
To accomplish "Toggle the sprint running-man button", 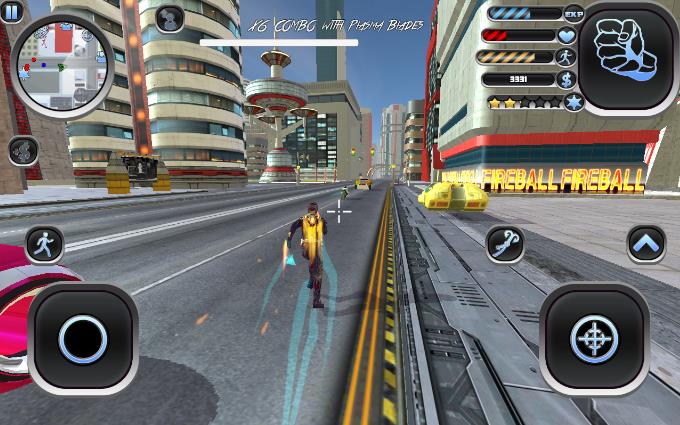I will pyautogui.click(x=43, y=243).
